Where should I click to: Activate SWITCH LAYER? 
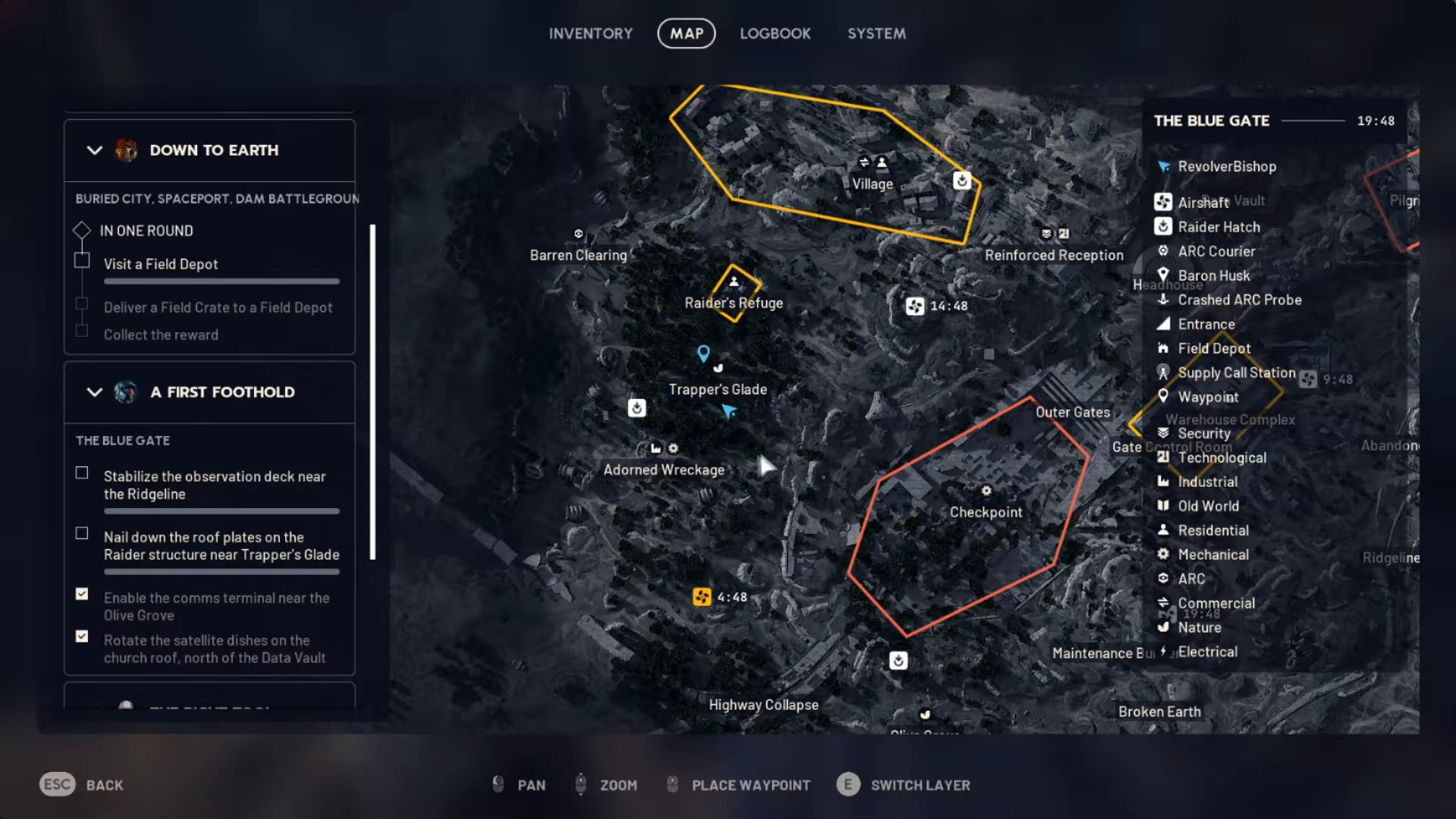coord(921,785)
